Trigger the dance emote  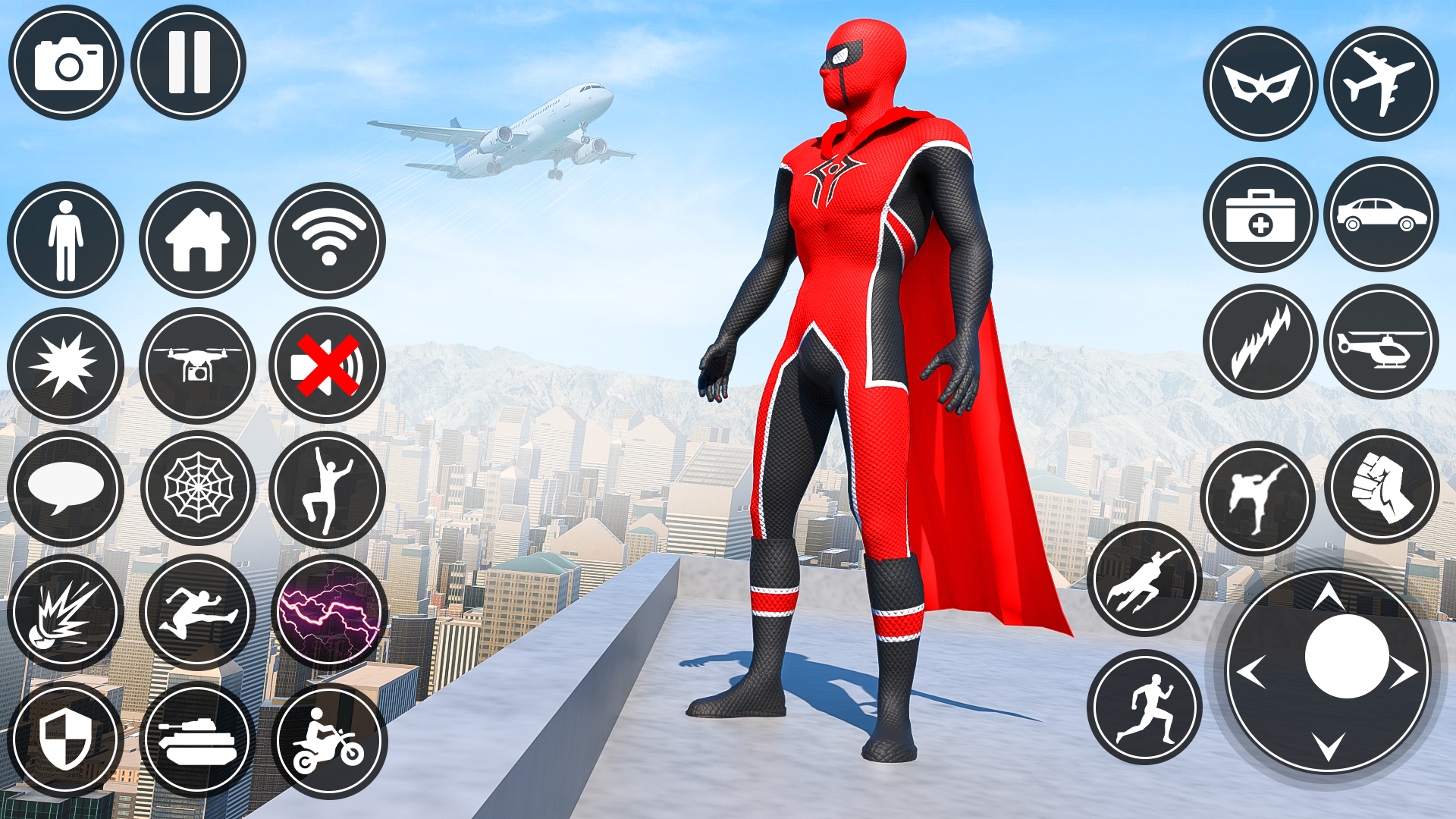click(x=328, y=485)
